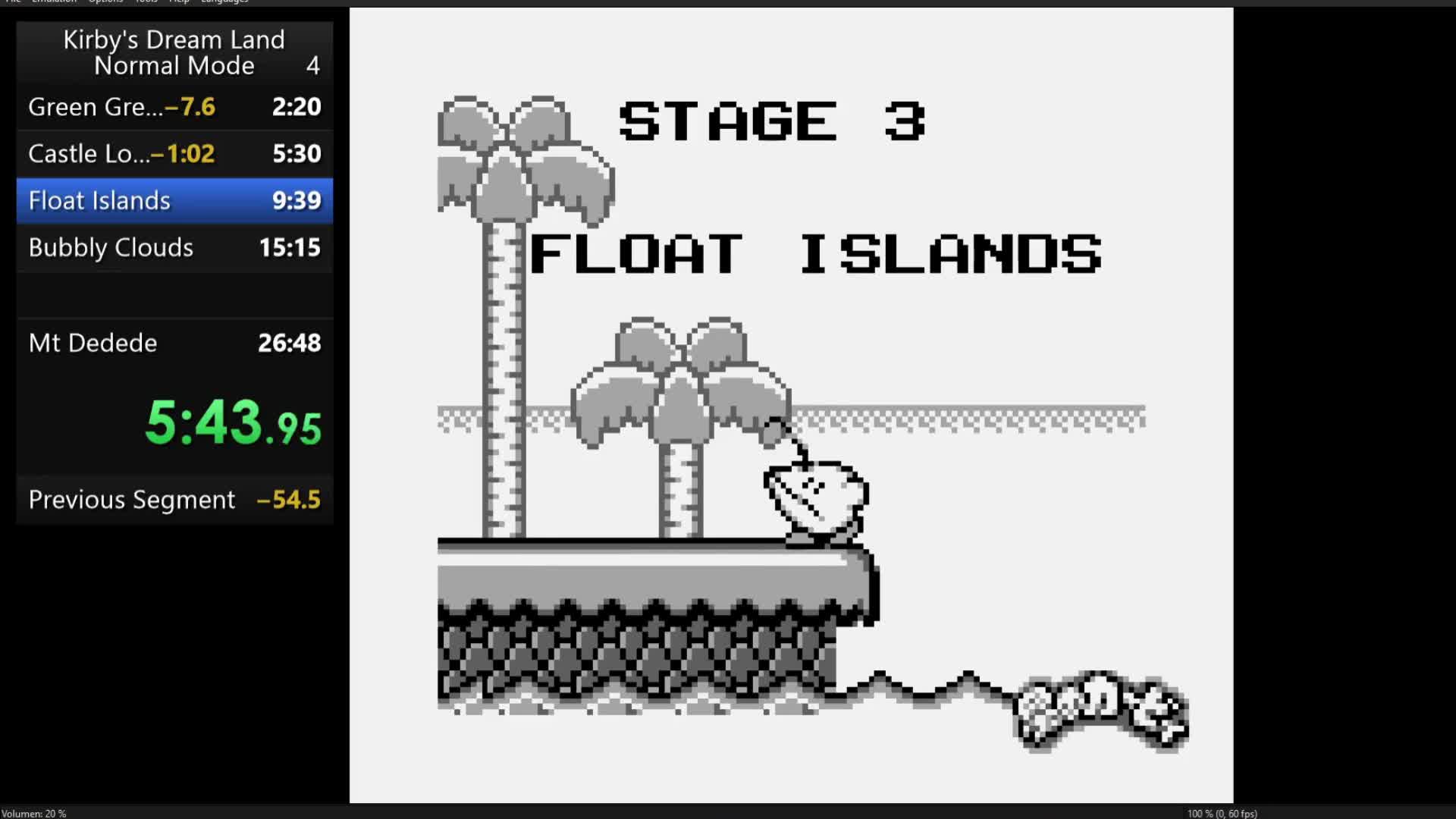Viewport: 1456px width, 819px height.
Task: Select the Bubbly Clouds split row
Action: coord(174,248)
